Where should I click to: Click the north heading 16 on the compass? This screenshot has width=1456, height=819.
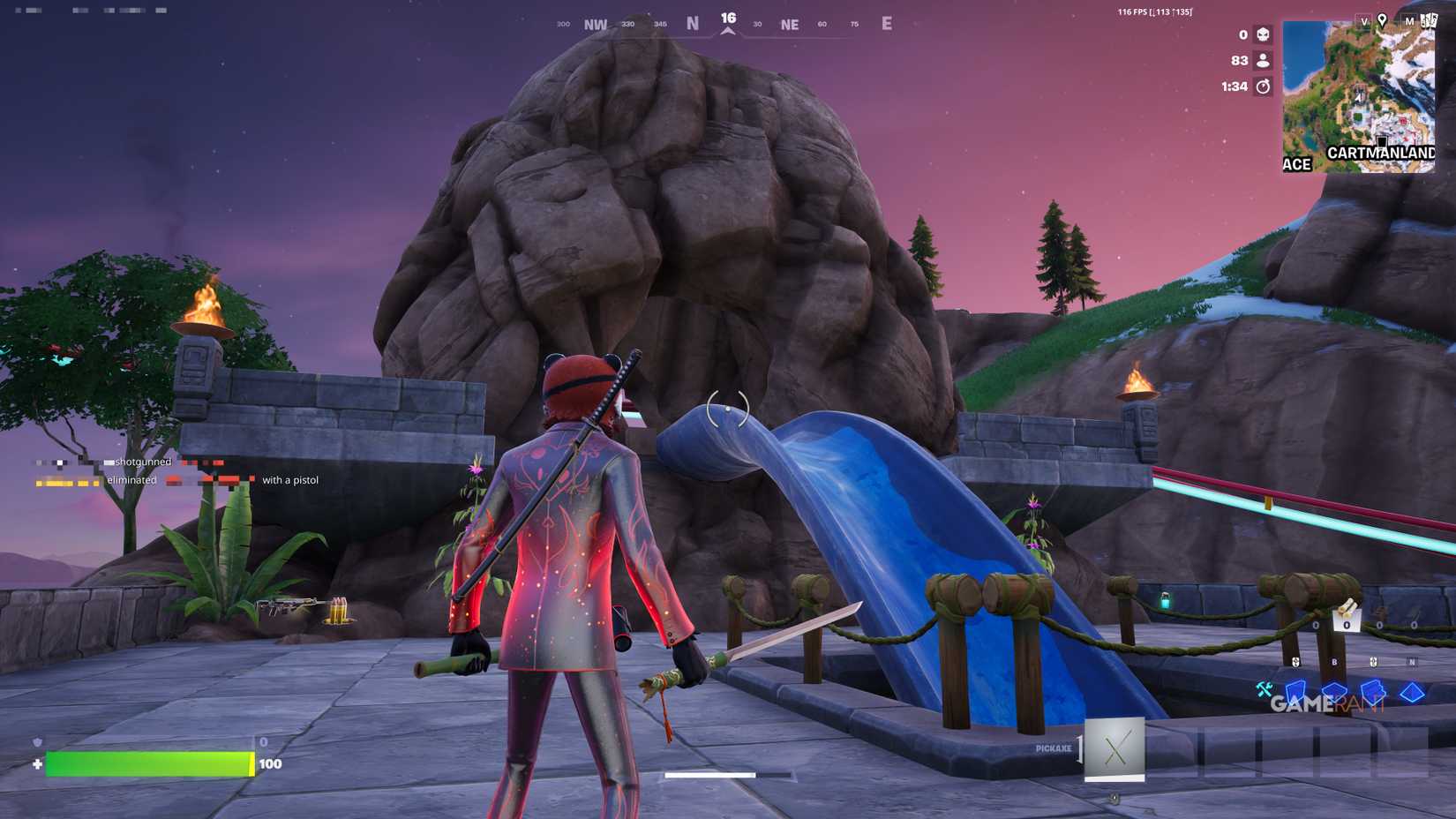coord(728,16)
